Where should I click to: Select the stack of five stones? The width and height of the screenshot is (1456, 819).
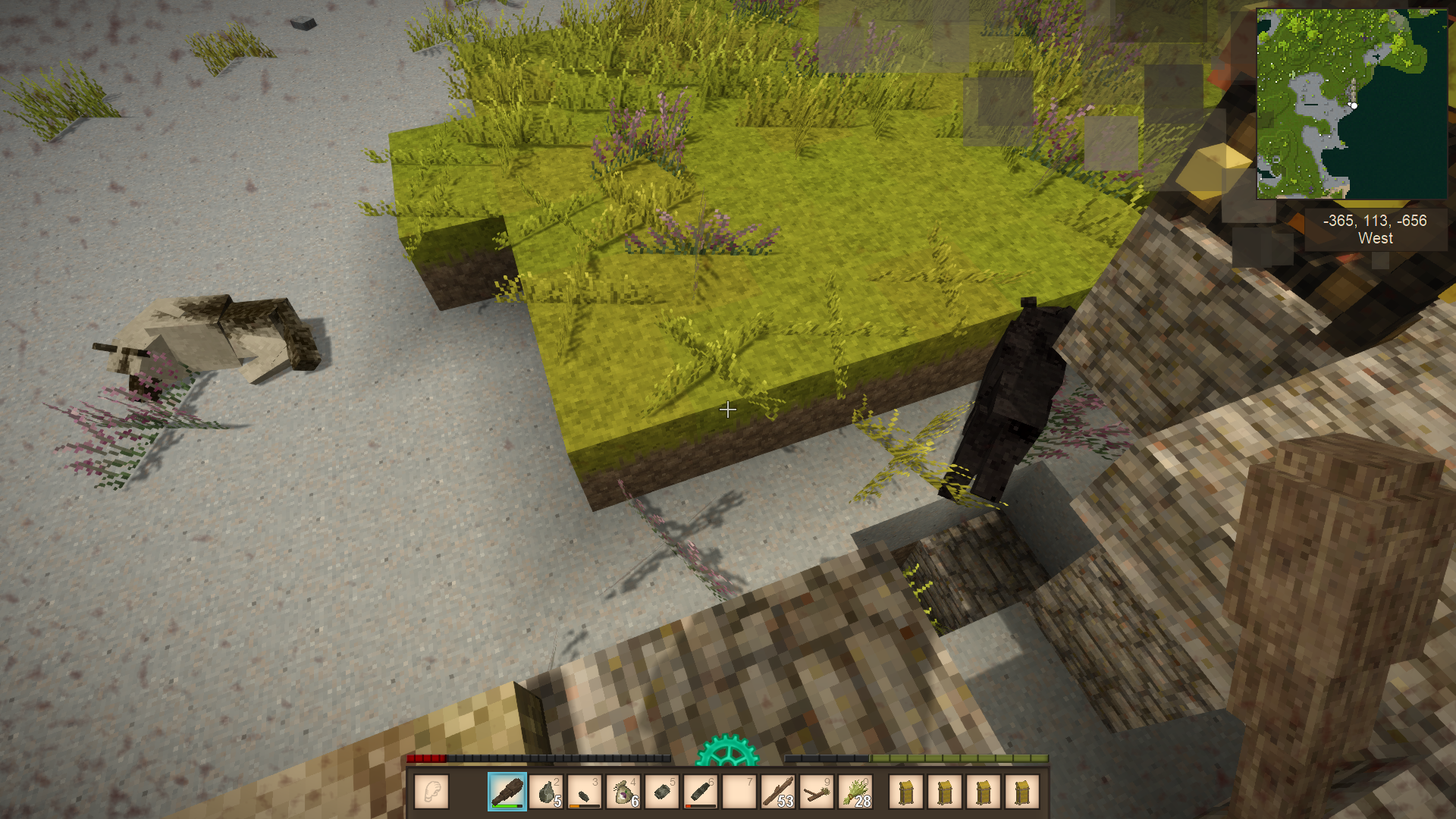click(x=546, y=792)
